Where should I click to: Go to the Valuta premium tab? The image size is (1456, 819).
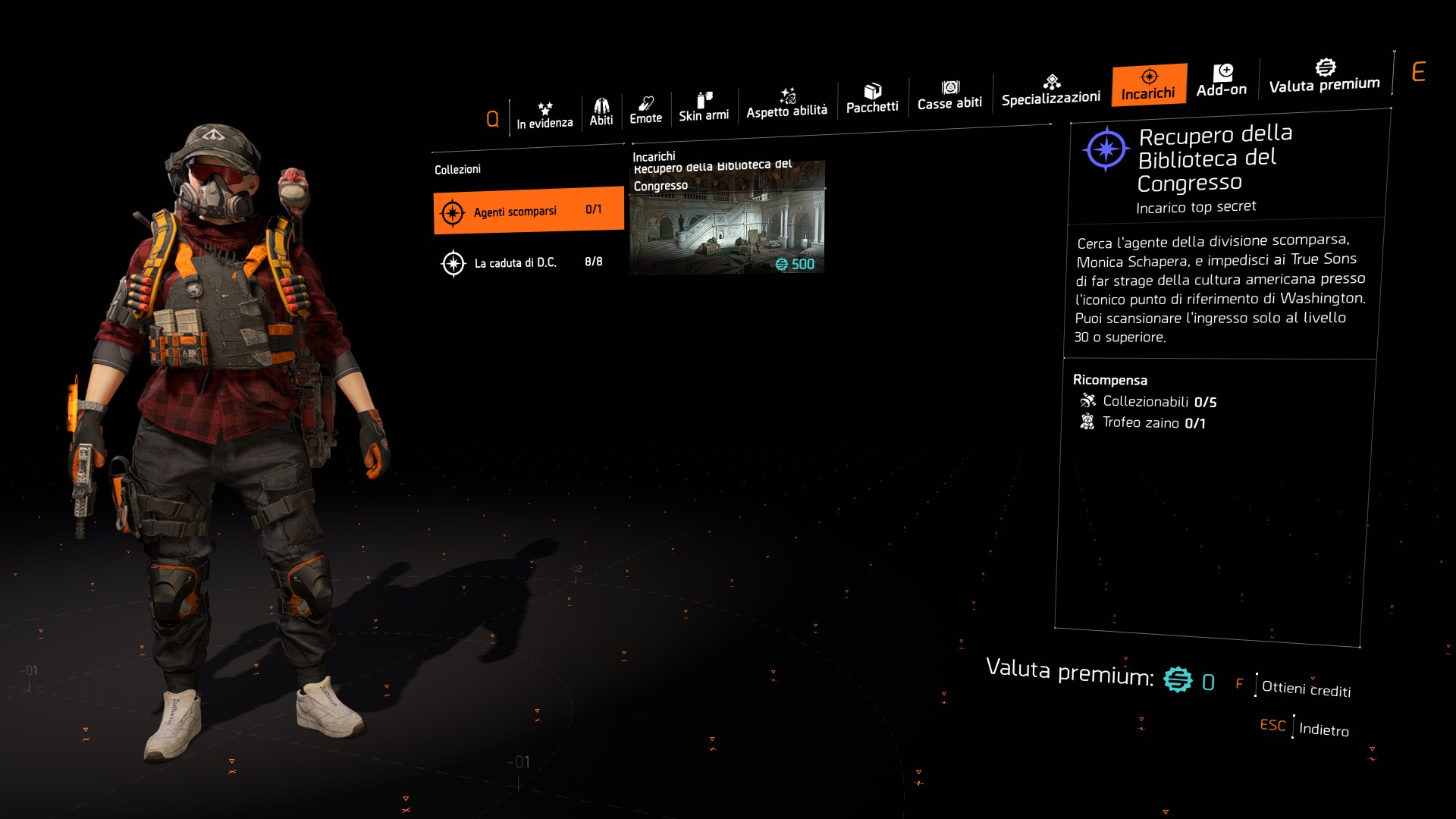tap(1325, 76)
